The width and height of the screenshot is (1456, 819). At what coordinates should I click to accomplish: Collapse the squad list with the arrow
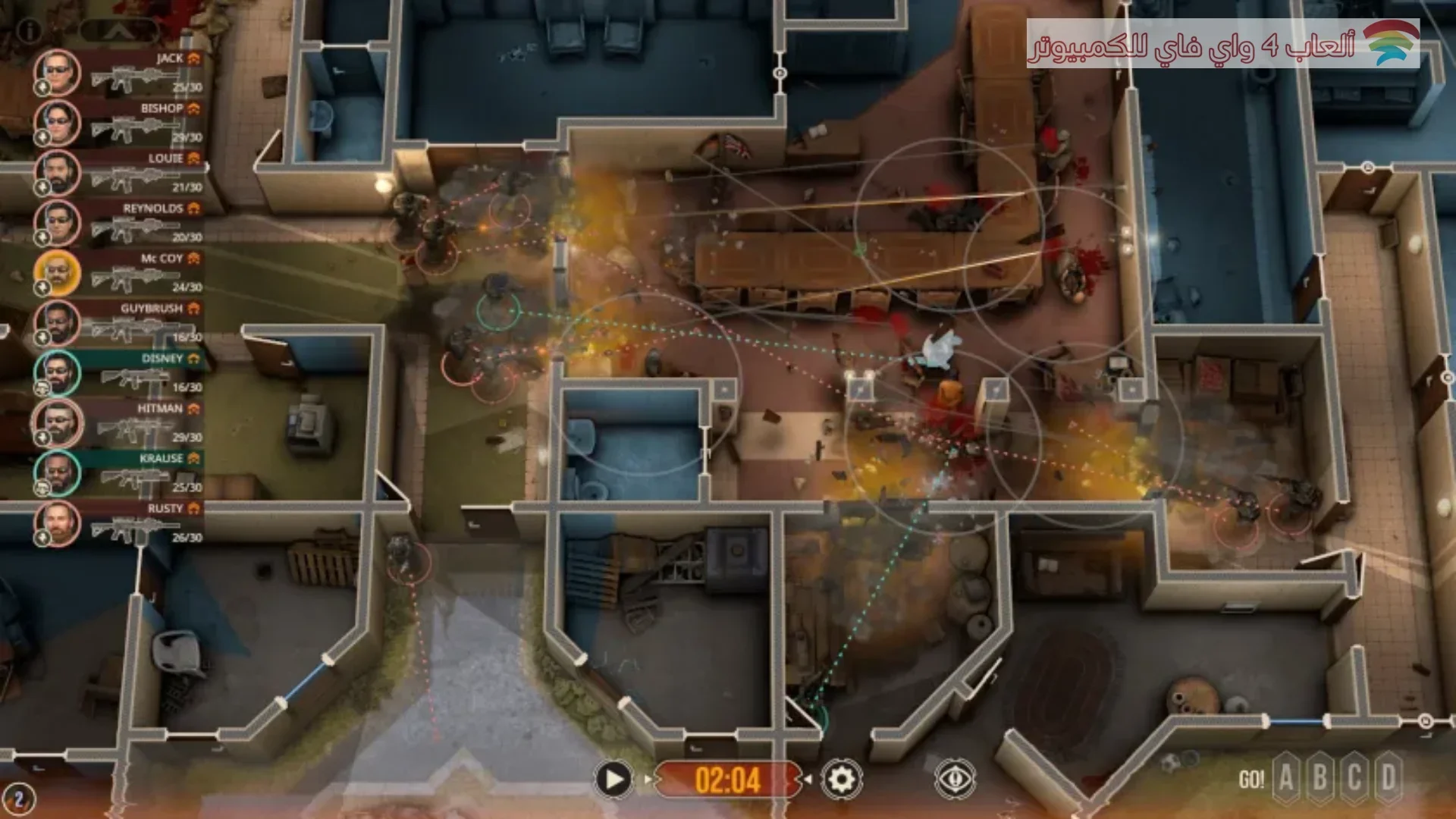pyautogui.click(x=119, y=30)
